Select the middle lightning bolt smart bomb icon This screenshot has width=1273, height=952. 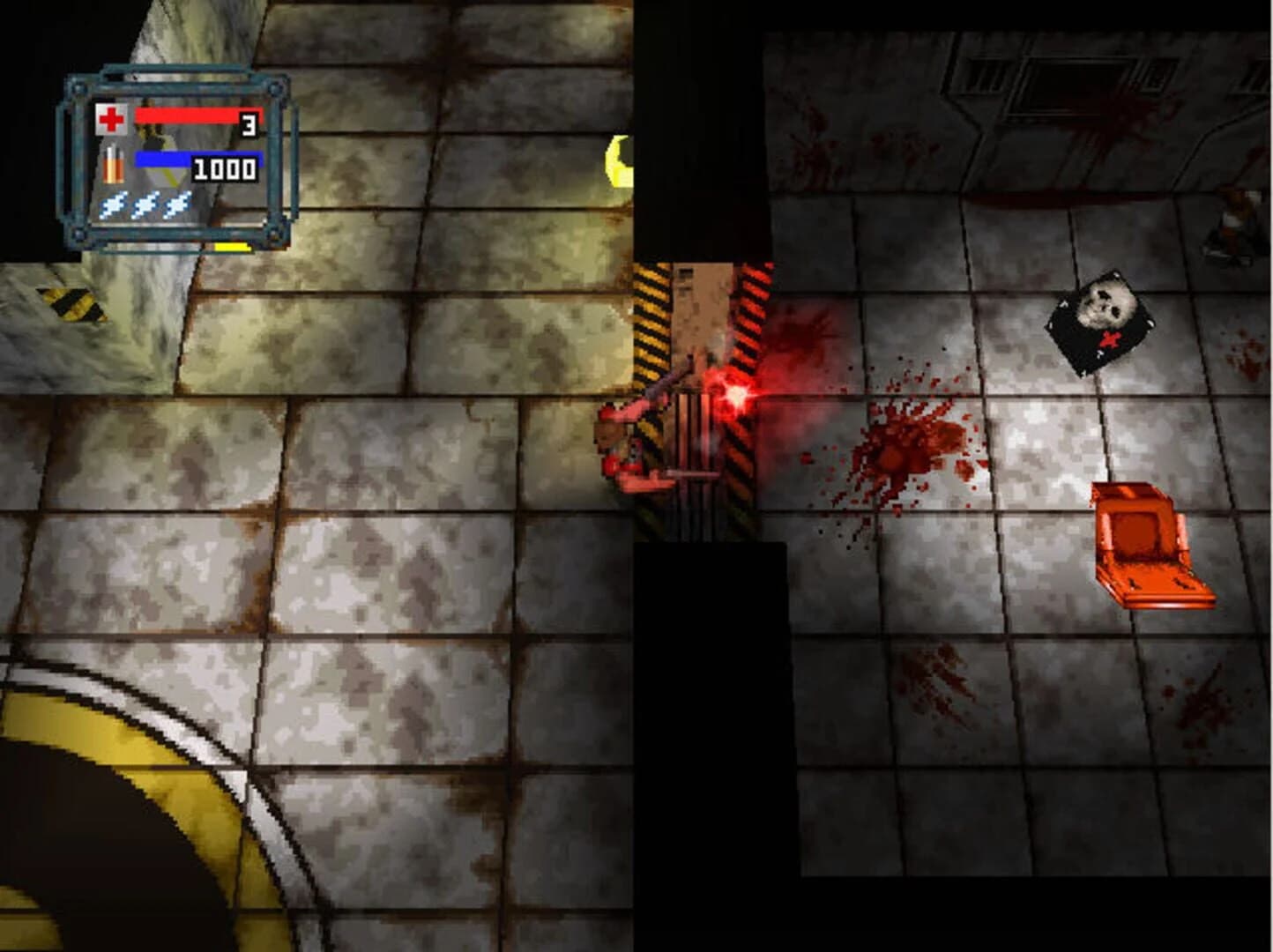coord(145,205)
